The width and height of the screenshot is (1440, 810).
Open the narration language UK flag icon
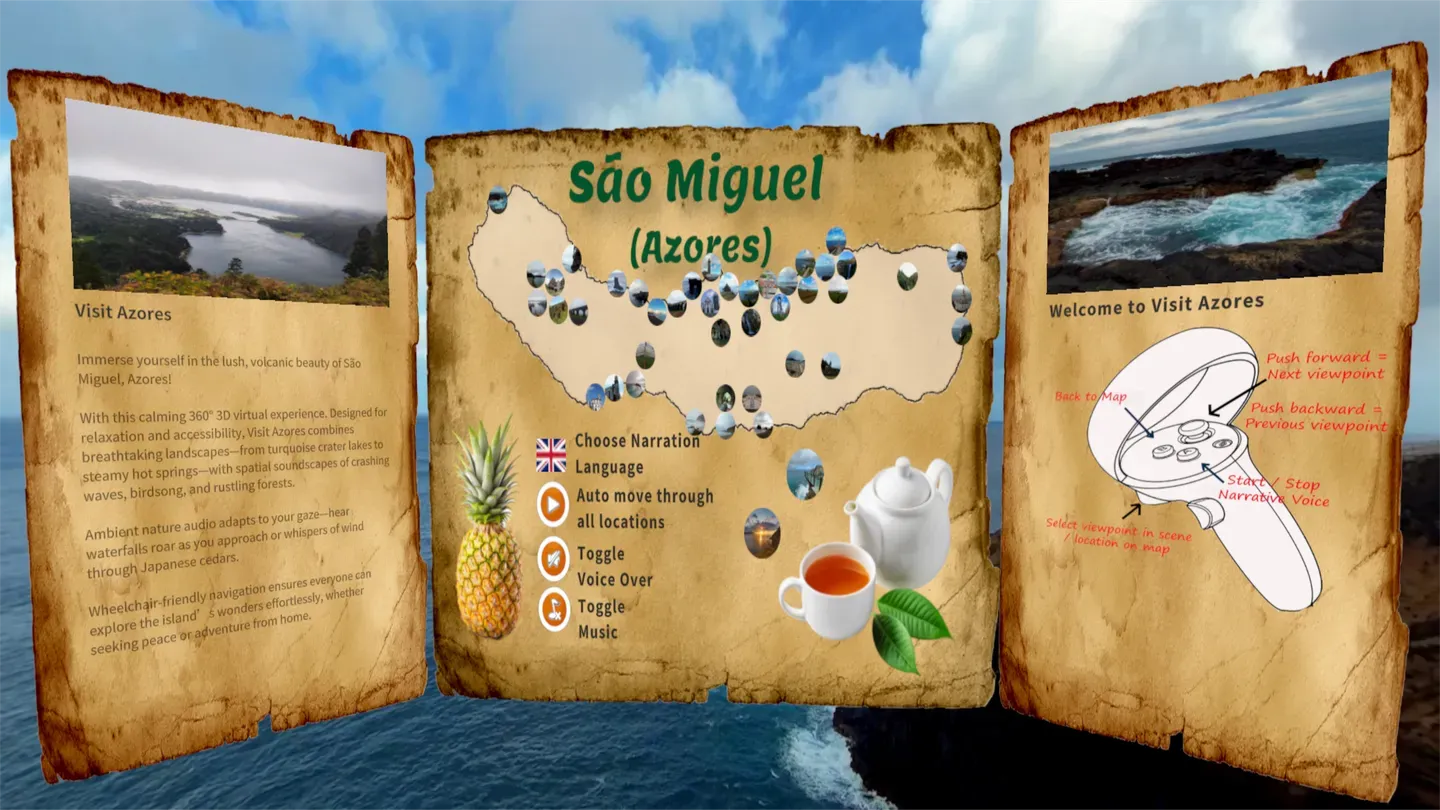click(549, 457)
